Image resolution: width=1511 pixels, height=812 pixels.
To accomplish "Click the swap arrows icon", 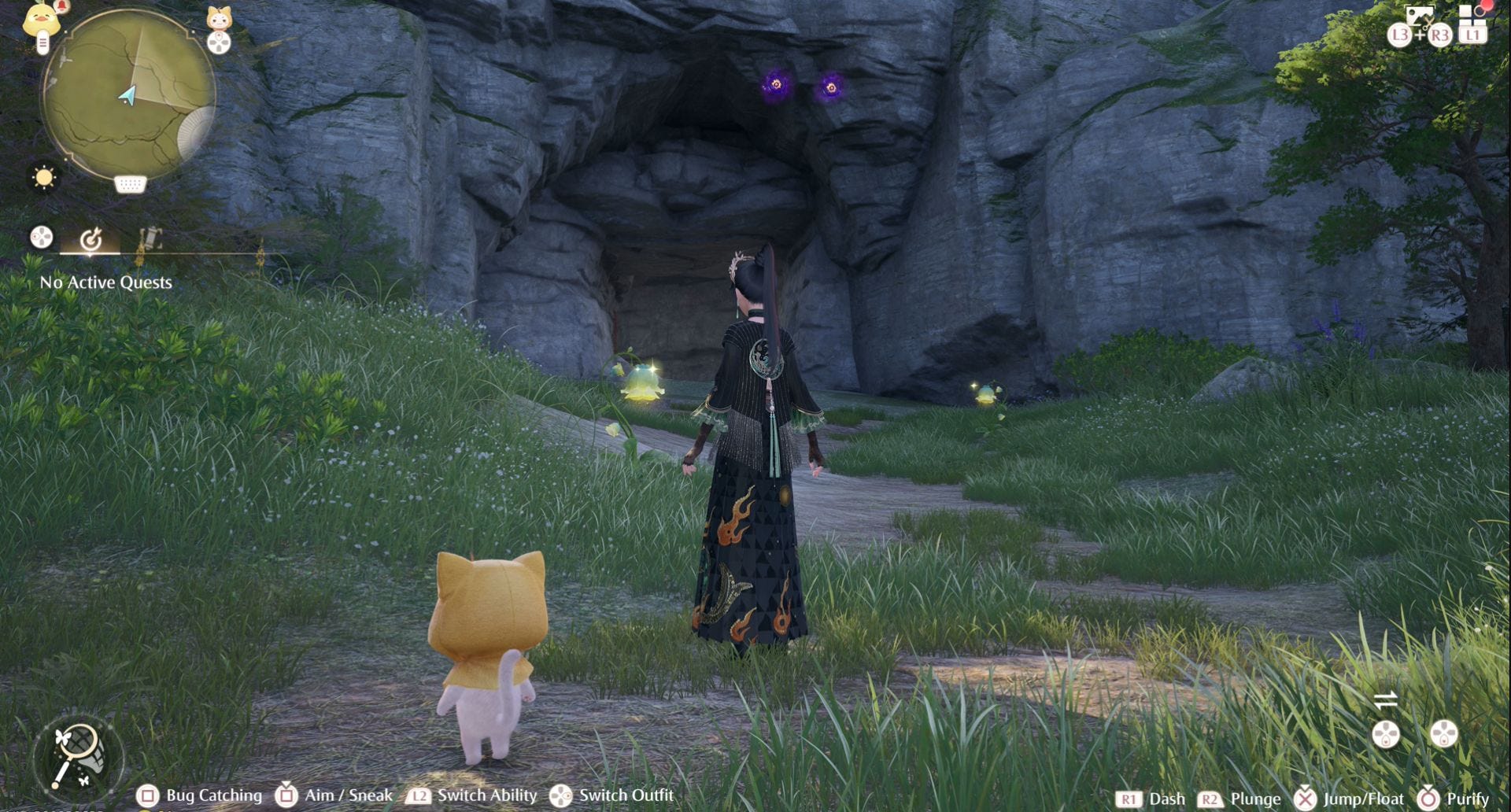I will [x=1385, y=699].
